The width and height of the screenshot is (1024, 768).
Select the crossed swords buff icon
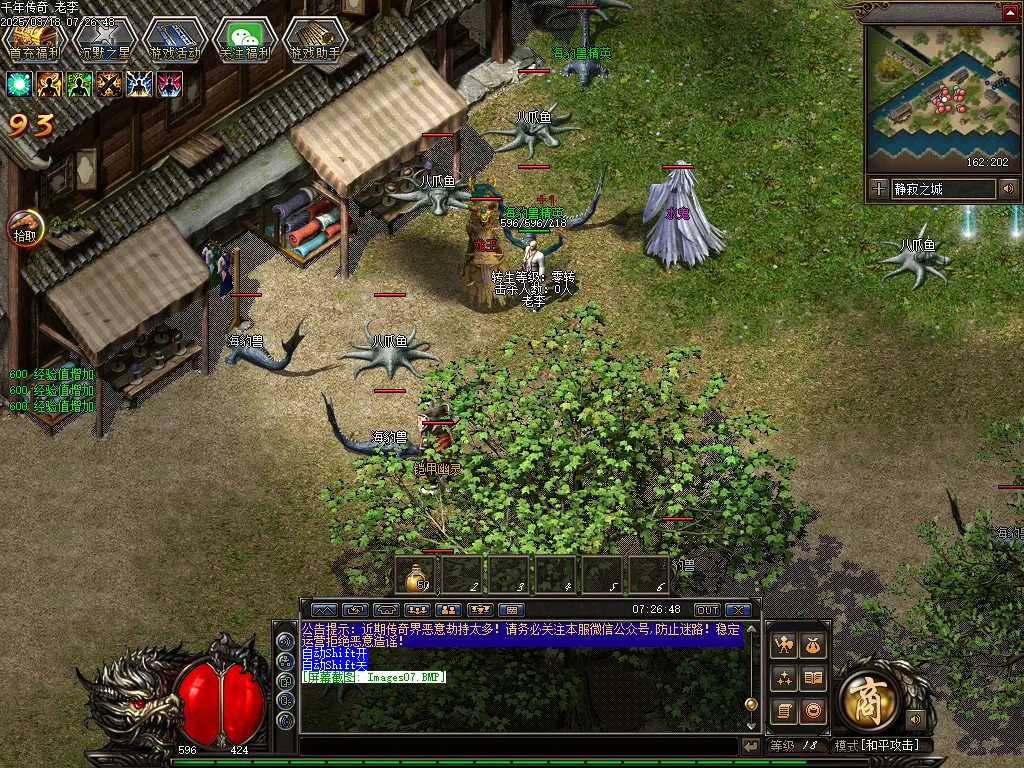coord(110,84)
